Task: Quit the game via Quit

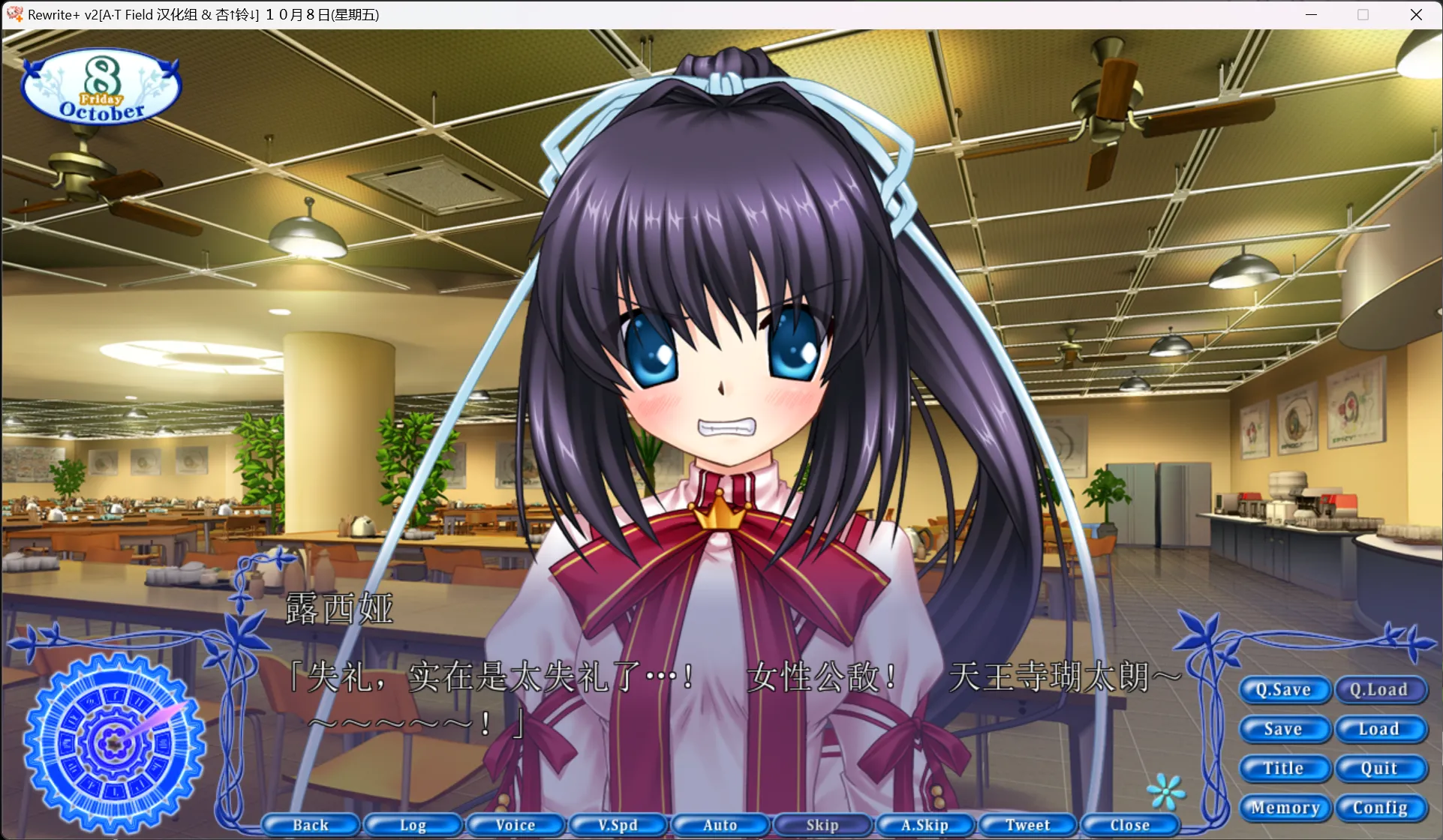Action: (x=1379, y=768)
